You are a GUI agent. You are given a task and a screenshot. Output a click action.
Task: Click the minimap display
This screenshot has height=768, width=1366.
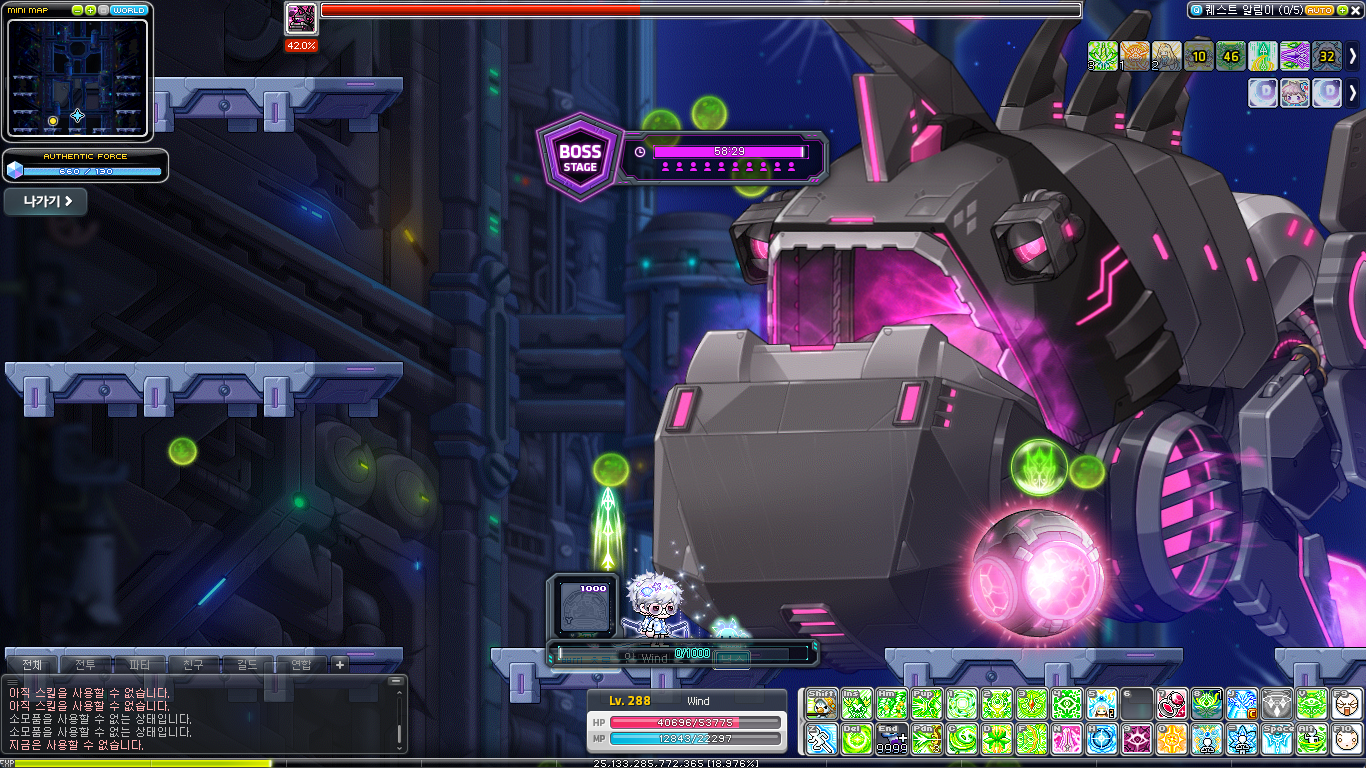(77, 77)
